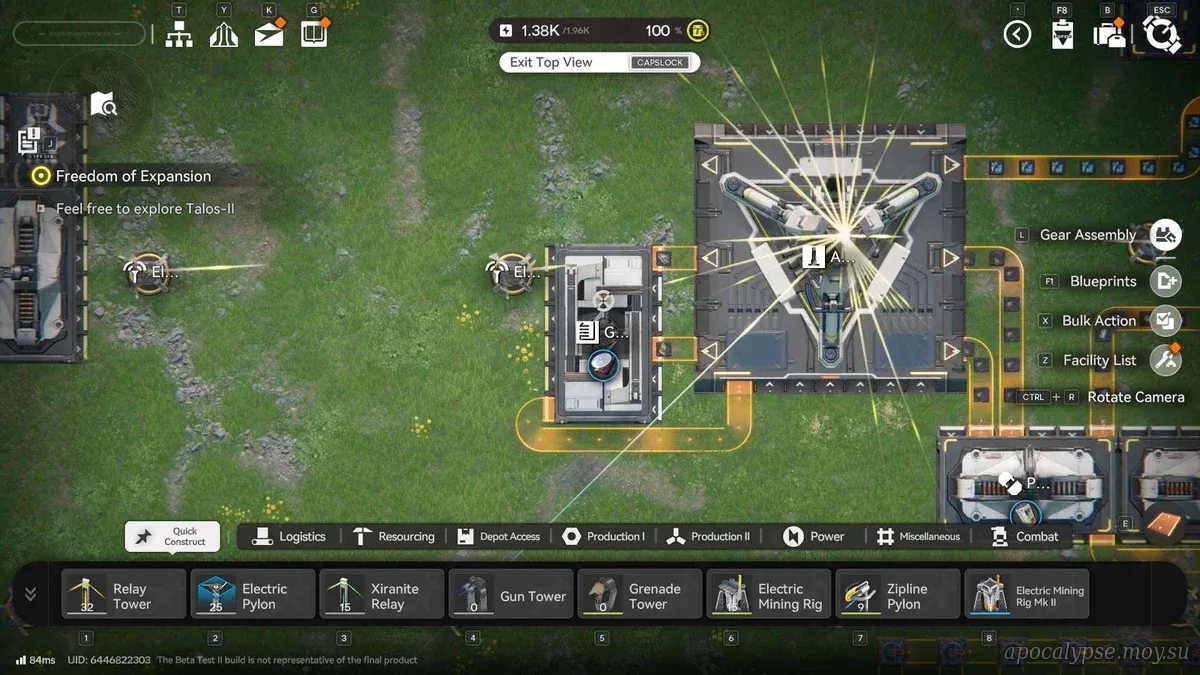Select the Gun Tower build slot
1200x675 pixels.
pos(511,596)
